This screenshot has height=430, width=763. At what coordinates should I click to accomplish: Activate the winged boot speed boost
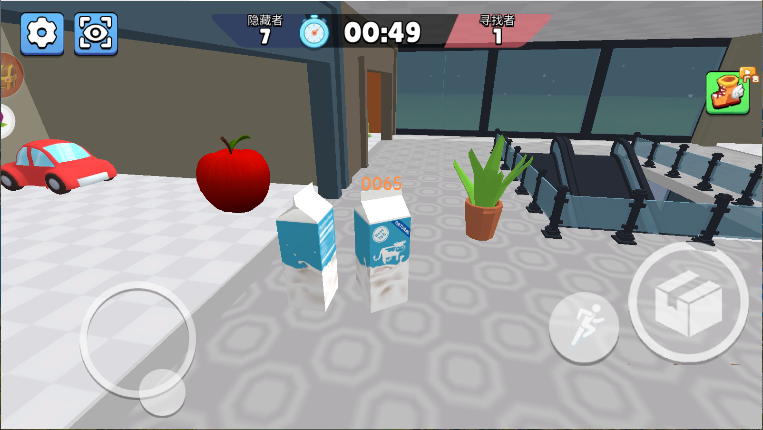729,93
